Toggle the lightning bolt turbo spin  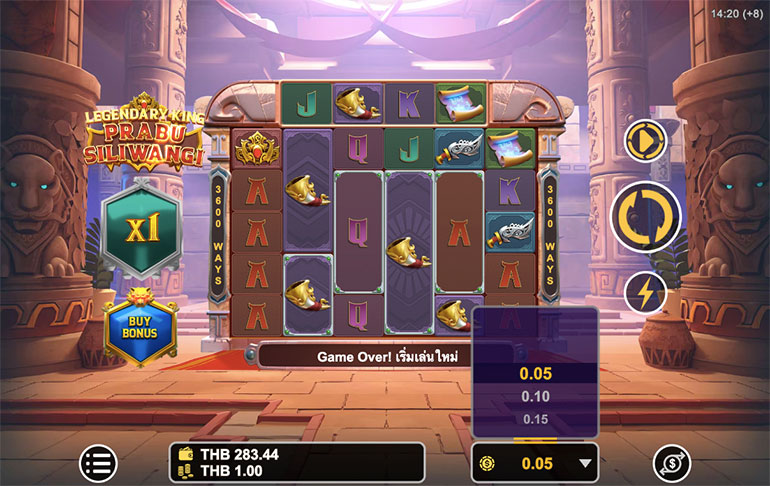click(x=646, y=293)
